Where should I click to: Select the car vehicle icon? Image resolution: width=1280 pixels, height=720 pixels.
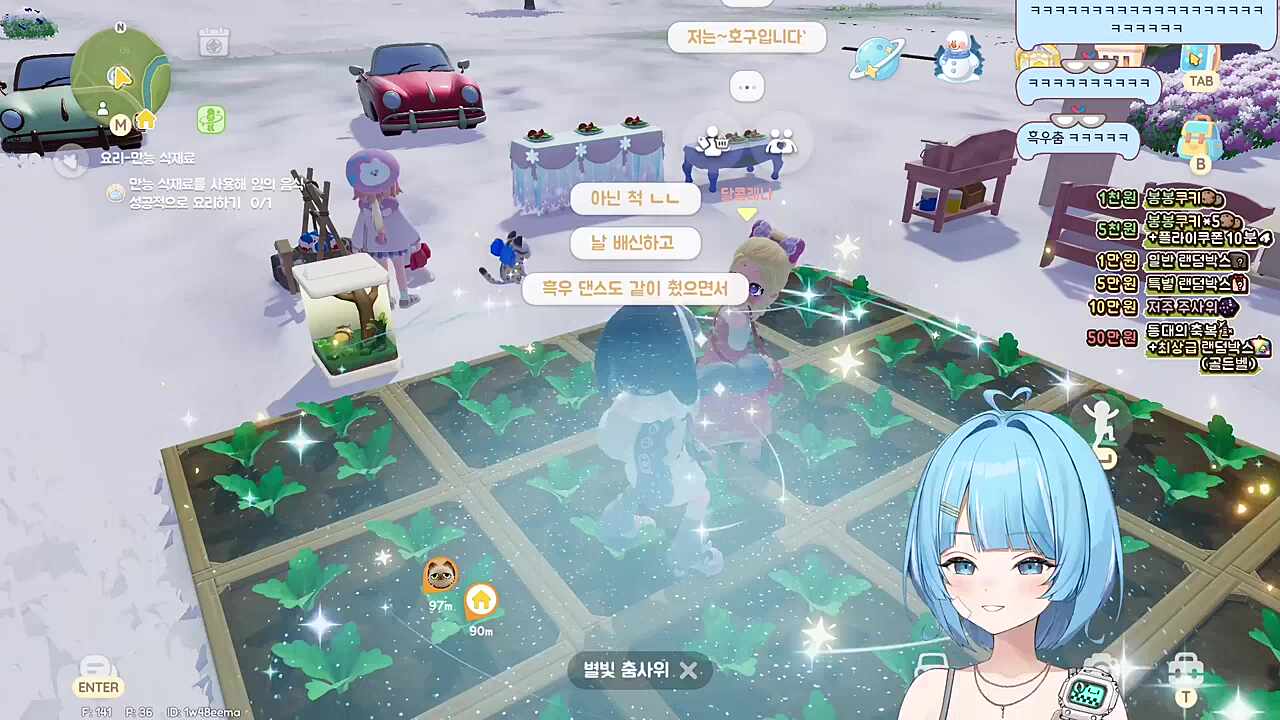pyautogui.click(x=931, y=666)
